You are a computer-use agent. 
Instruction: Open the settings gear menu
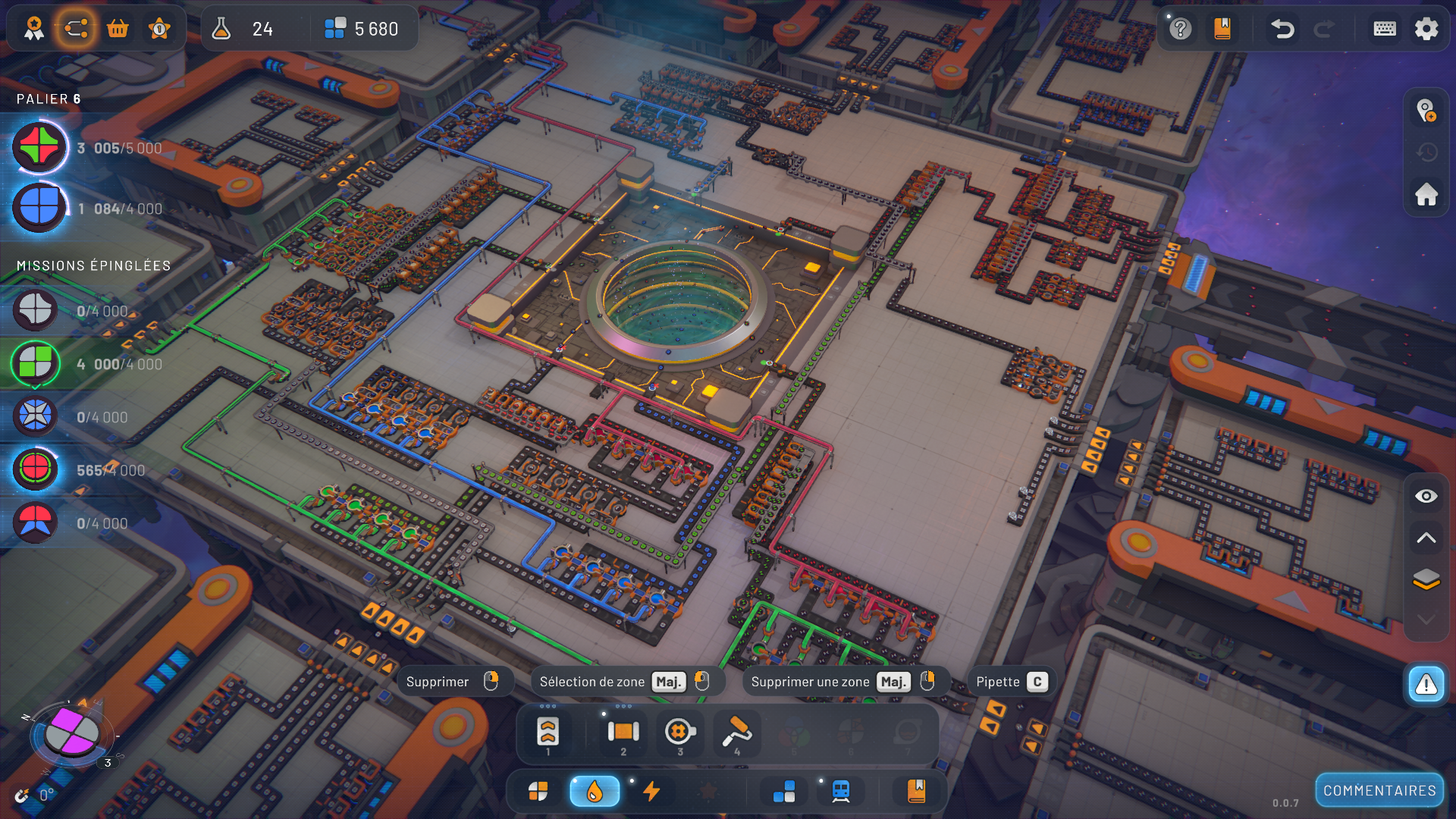(1426, 29)
